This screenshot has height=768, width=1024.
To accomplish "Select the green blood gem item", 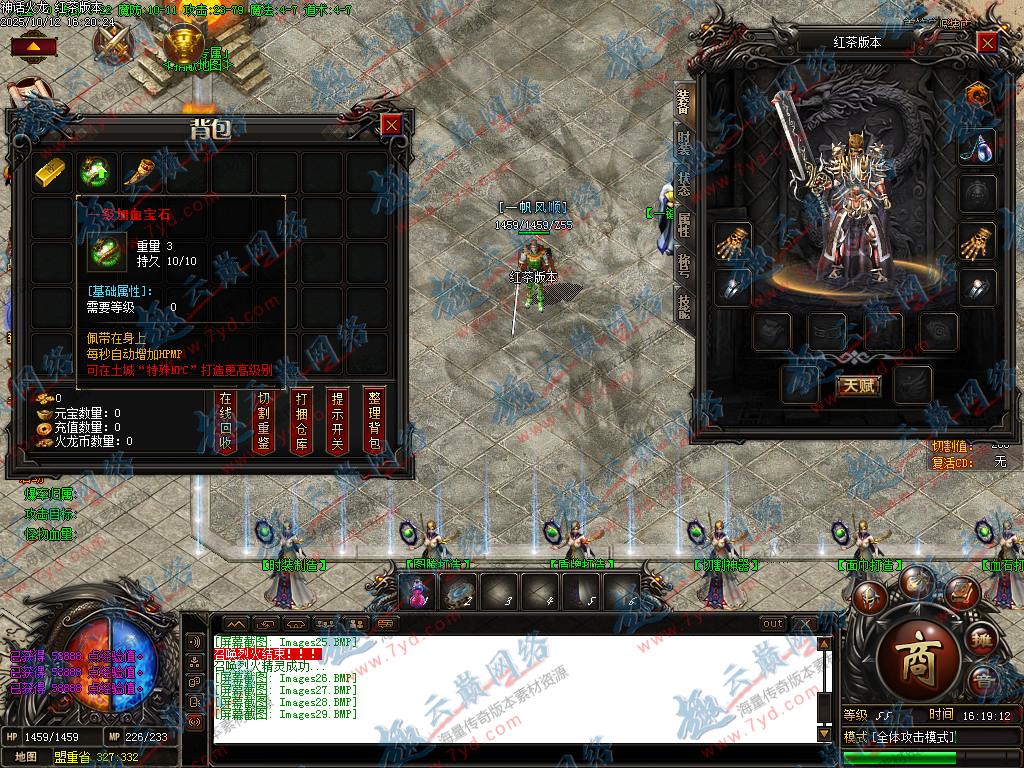I will tap(98, 172).
